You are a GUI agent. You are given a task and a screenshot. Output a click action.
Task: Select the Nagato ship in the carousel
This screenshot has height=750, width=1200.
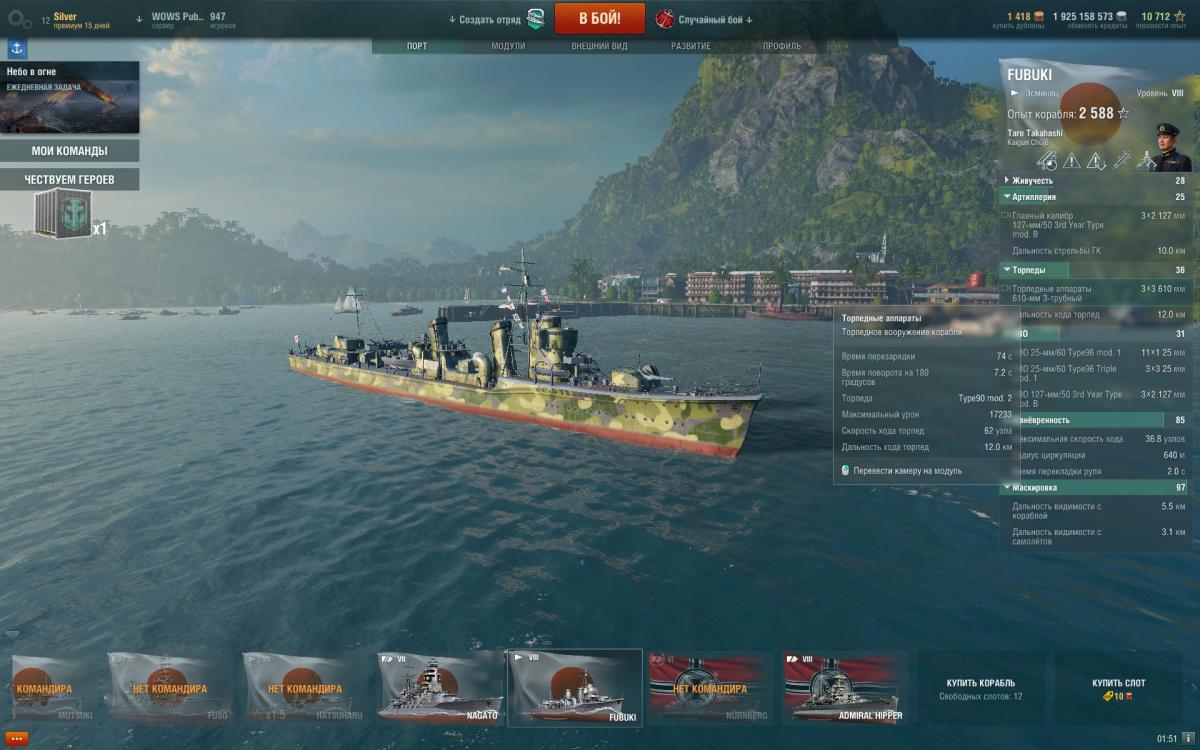click(x=439, y=688)
